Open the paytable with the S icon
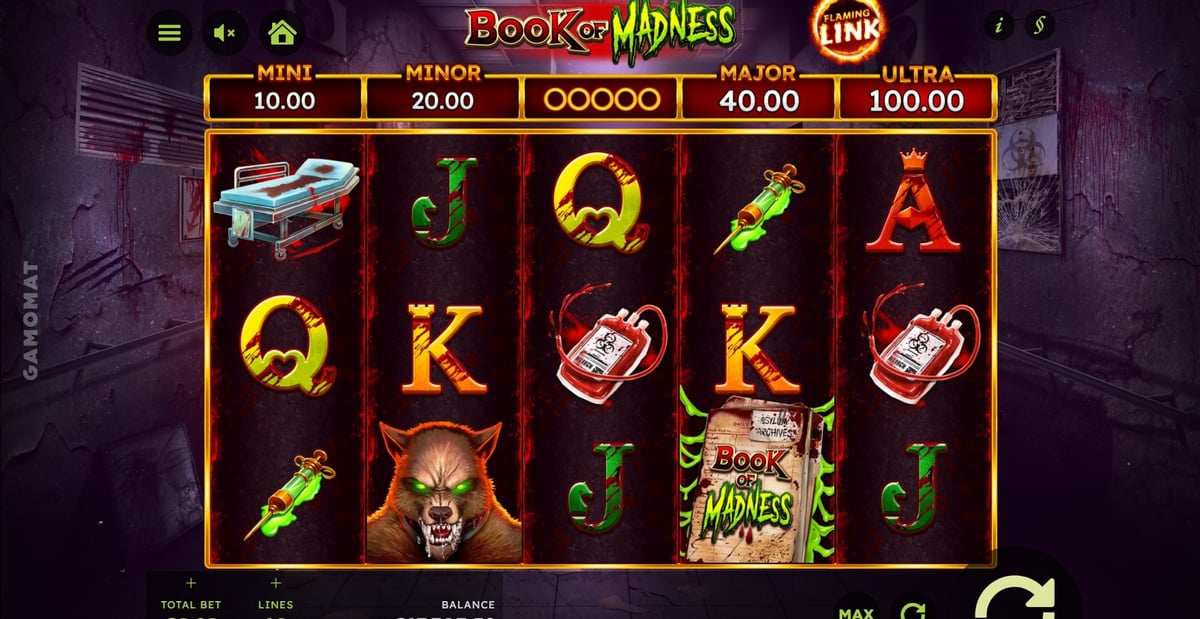This screenshot has height=619, width=1200. coord(1041,25)
